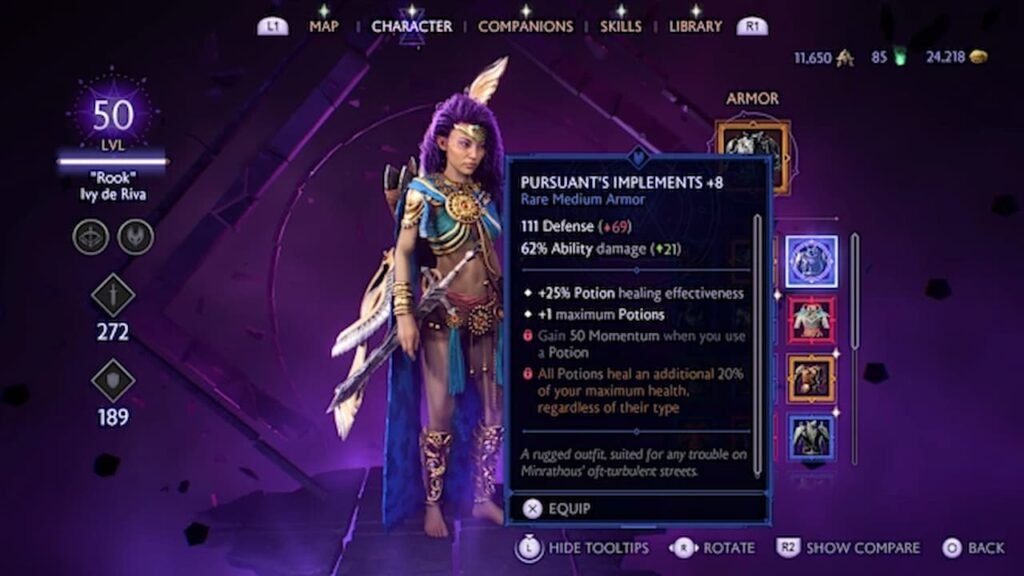This screenshot has width=1024, height=576.
Task: Click the faction mask icon under Rook's name
Action: [x=135, y=237]
